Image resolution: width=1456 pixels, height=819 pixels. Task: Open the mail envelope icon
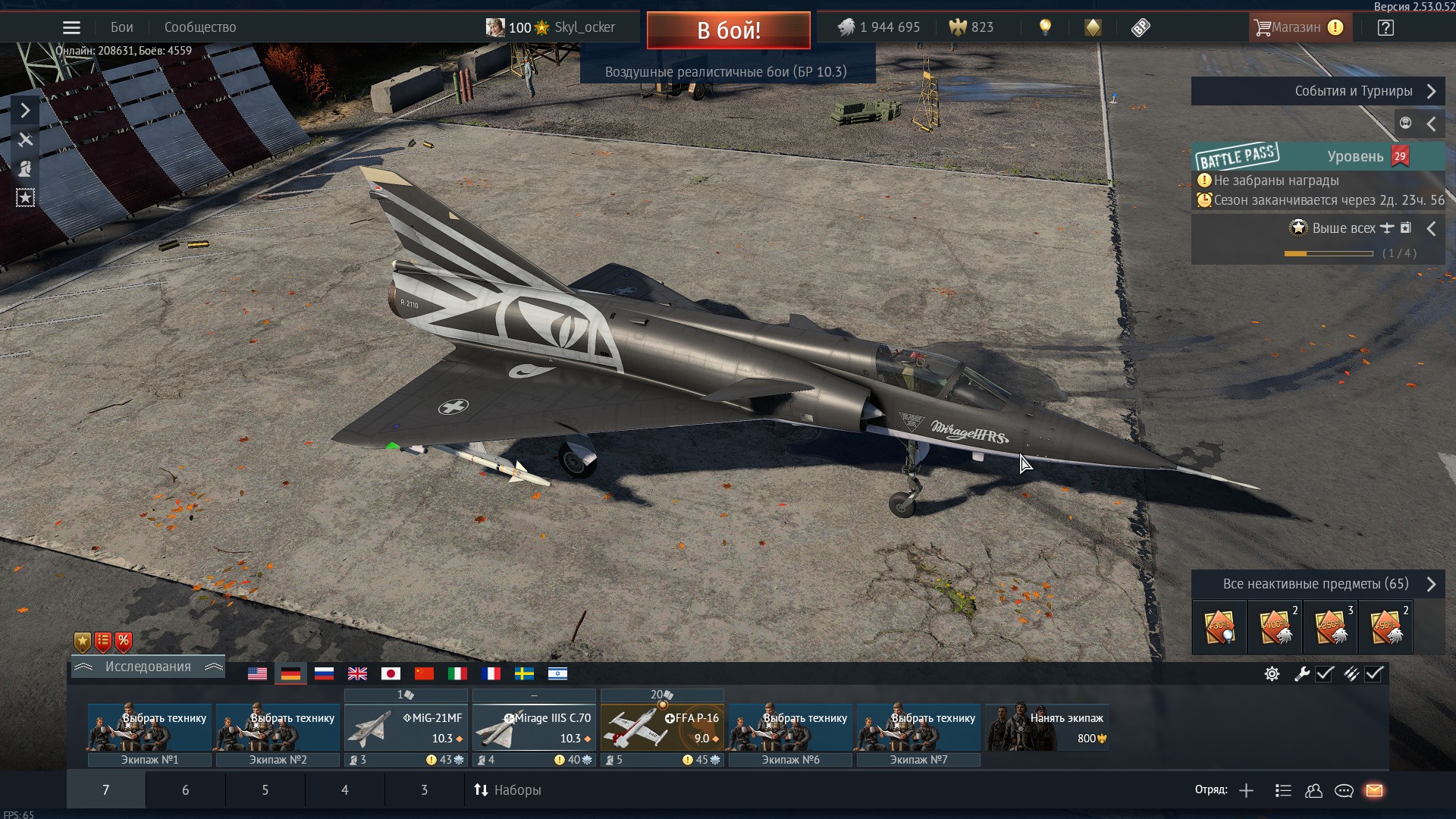(x=1374, y=791)
